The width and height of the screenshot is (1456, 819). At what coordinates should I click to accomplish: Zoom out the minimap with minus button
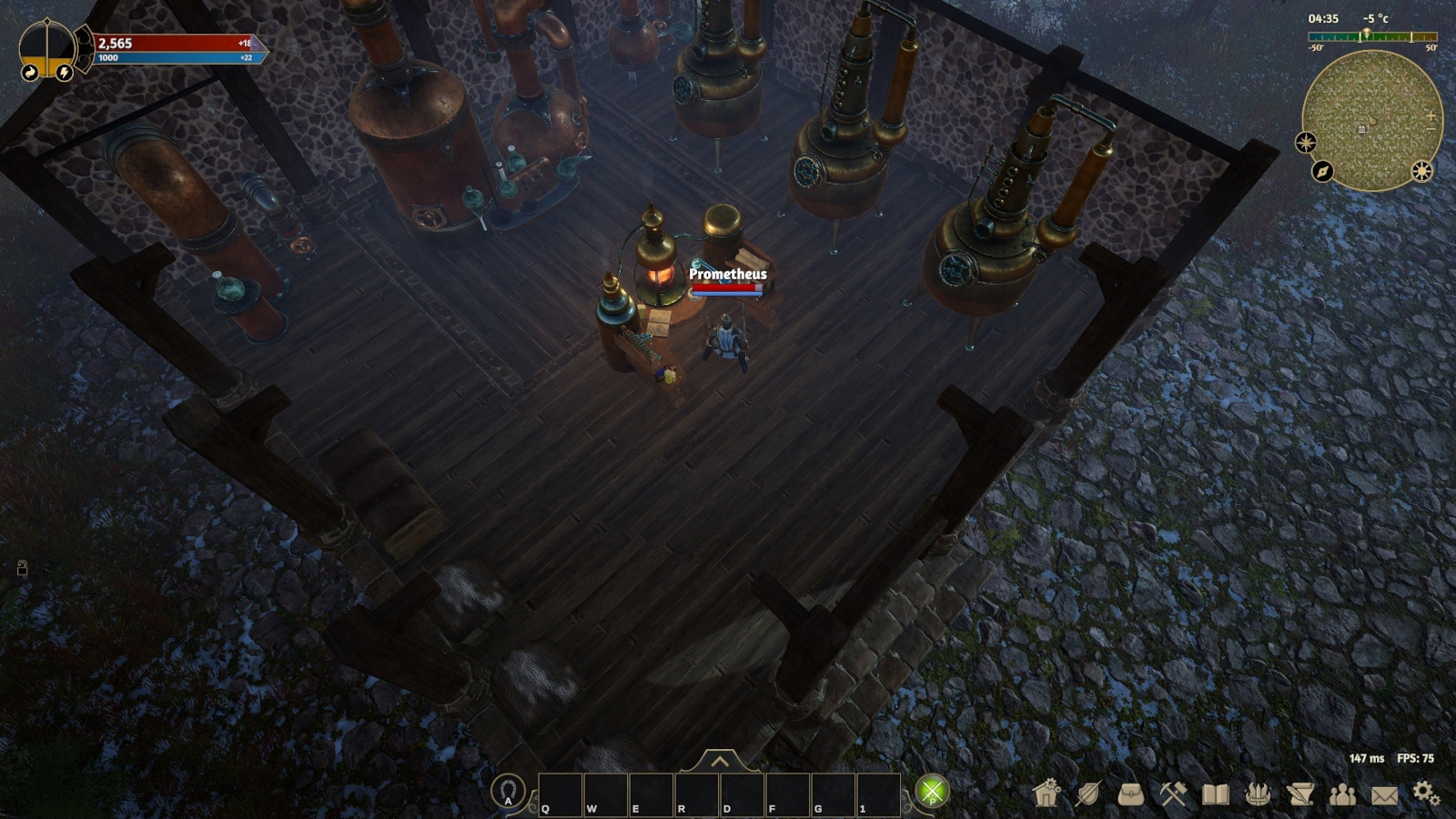click(x=1431, y=129)
